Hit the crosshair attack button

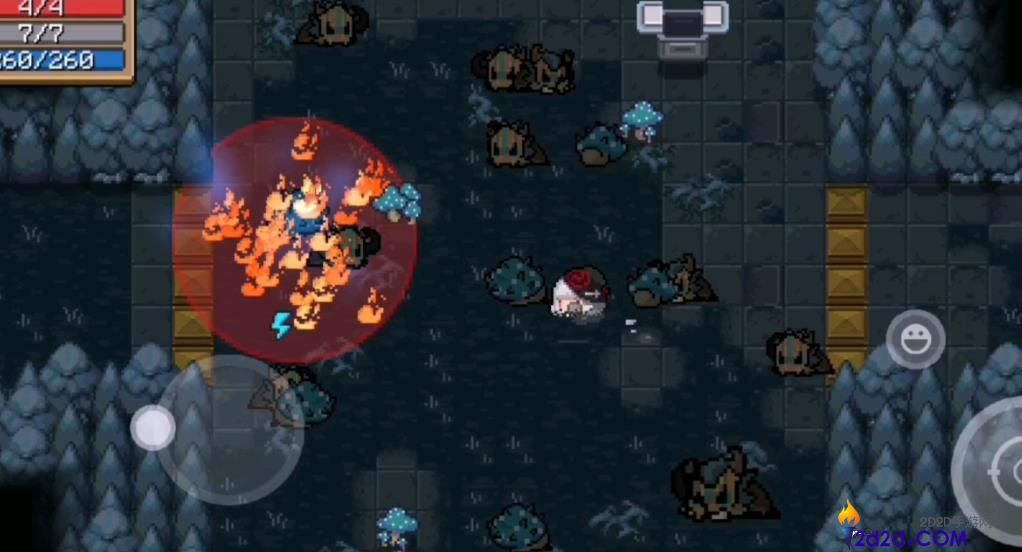996,468
